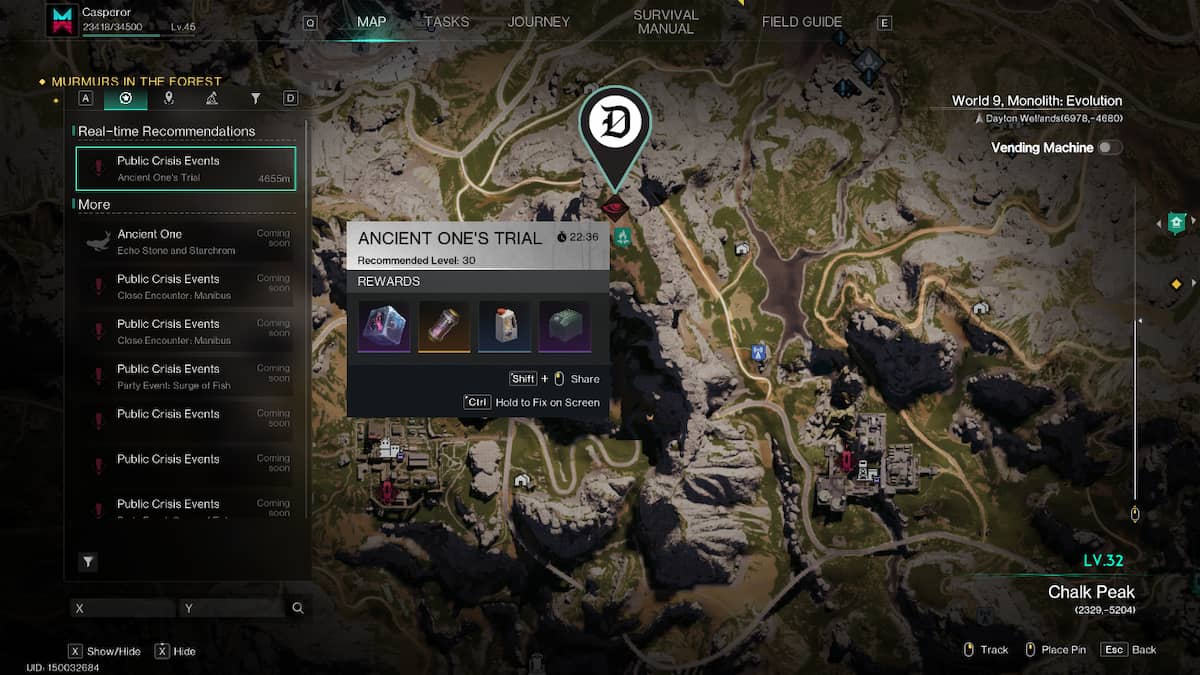Click the large D map pin marker
The image size is (1200, 675).
coord(615,126)
